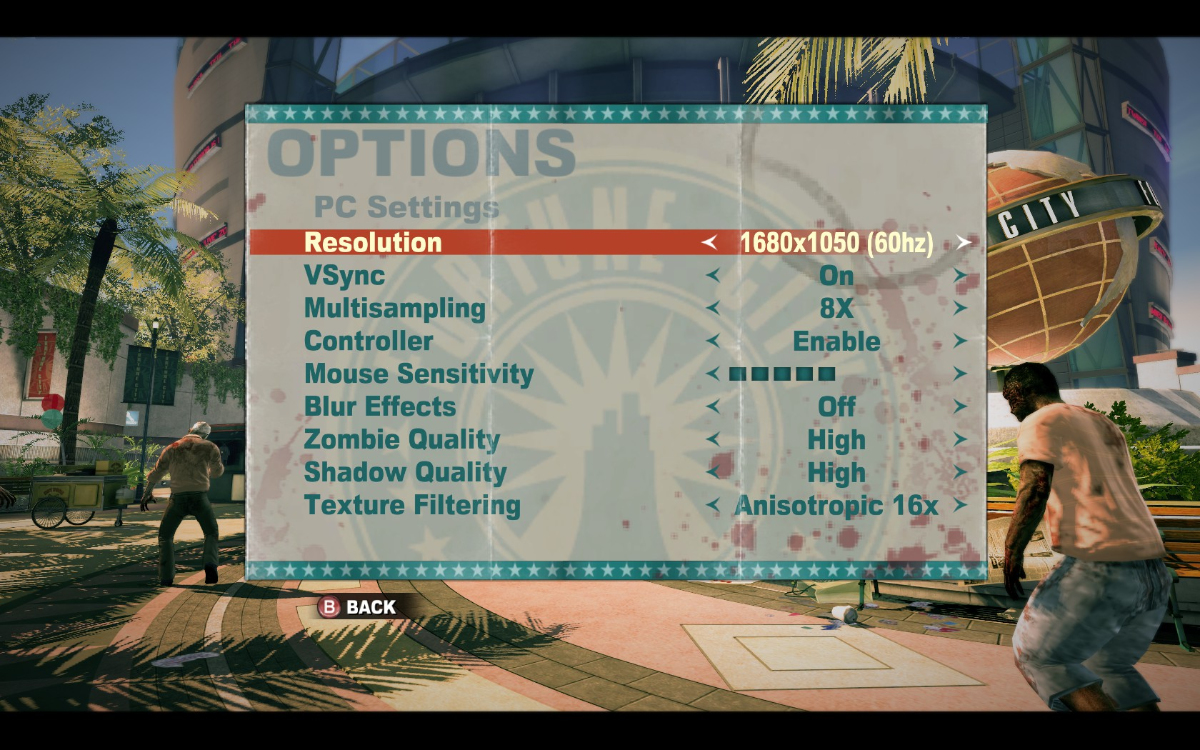Select the Shadow Quality row
The height and width of the screenshot is (750, 1200).
(x=405, y=472)
